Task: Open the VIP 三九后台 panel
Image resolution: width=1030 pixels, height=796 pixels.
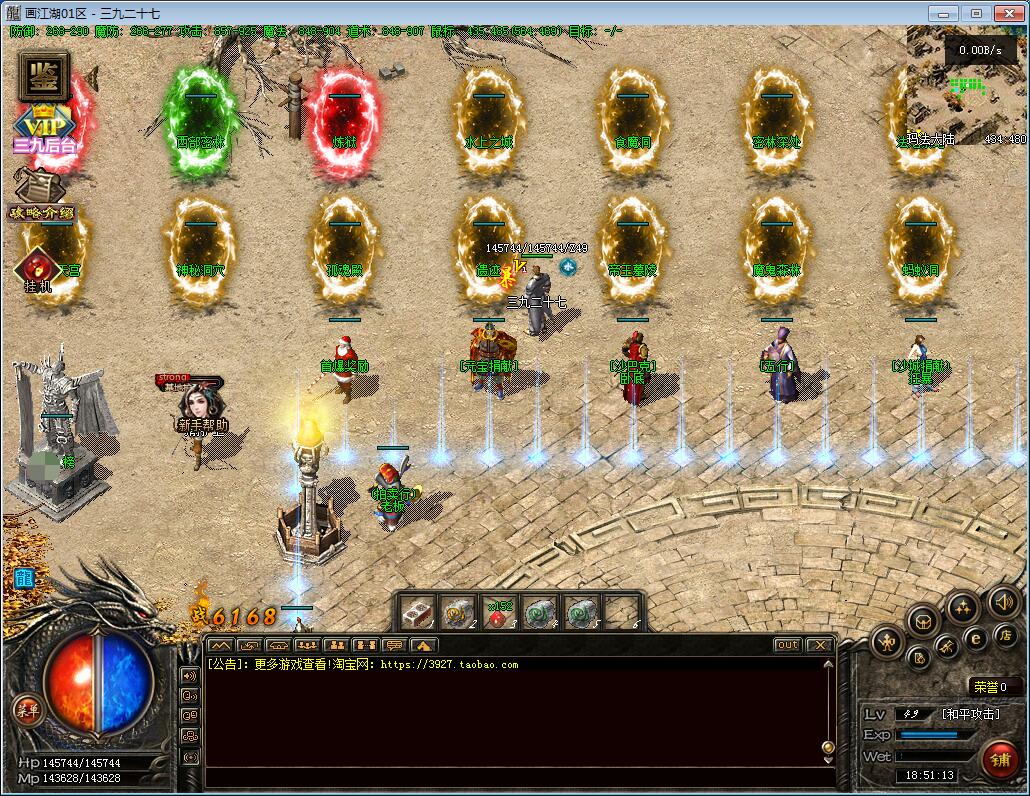Action: coord(44,127)
